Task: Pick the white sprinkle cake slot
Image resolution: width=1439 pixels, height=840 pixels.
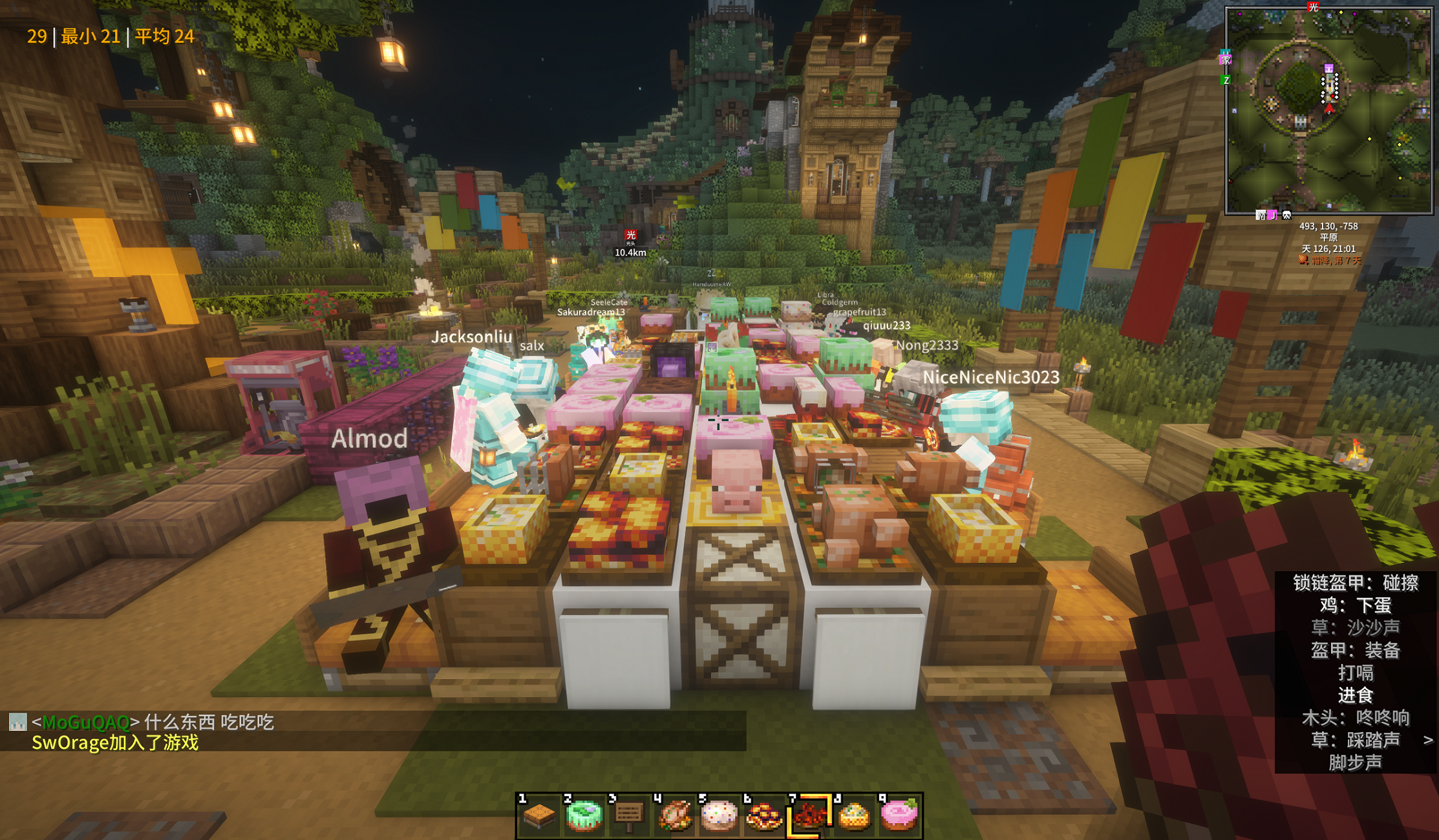Action: (x=719, y=815)
